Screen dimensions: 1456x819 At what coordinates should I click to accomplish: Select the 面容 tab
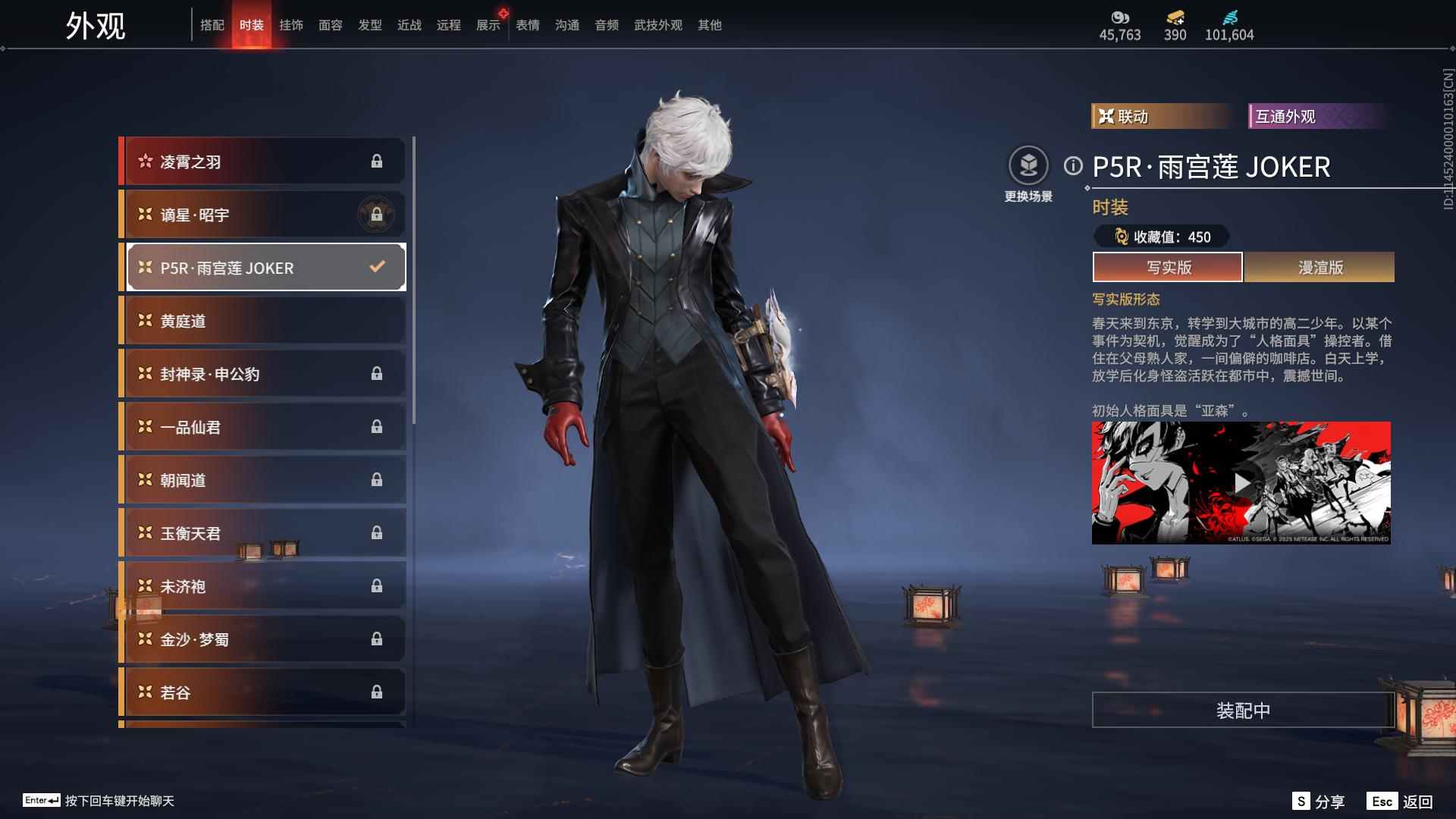(331, 25)
